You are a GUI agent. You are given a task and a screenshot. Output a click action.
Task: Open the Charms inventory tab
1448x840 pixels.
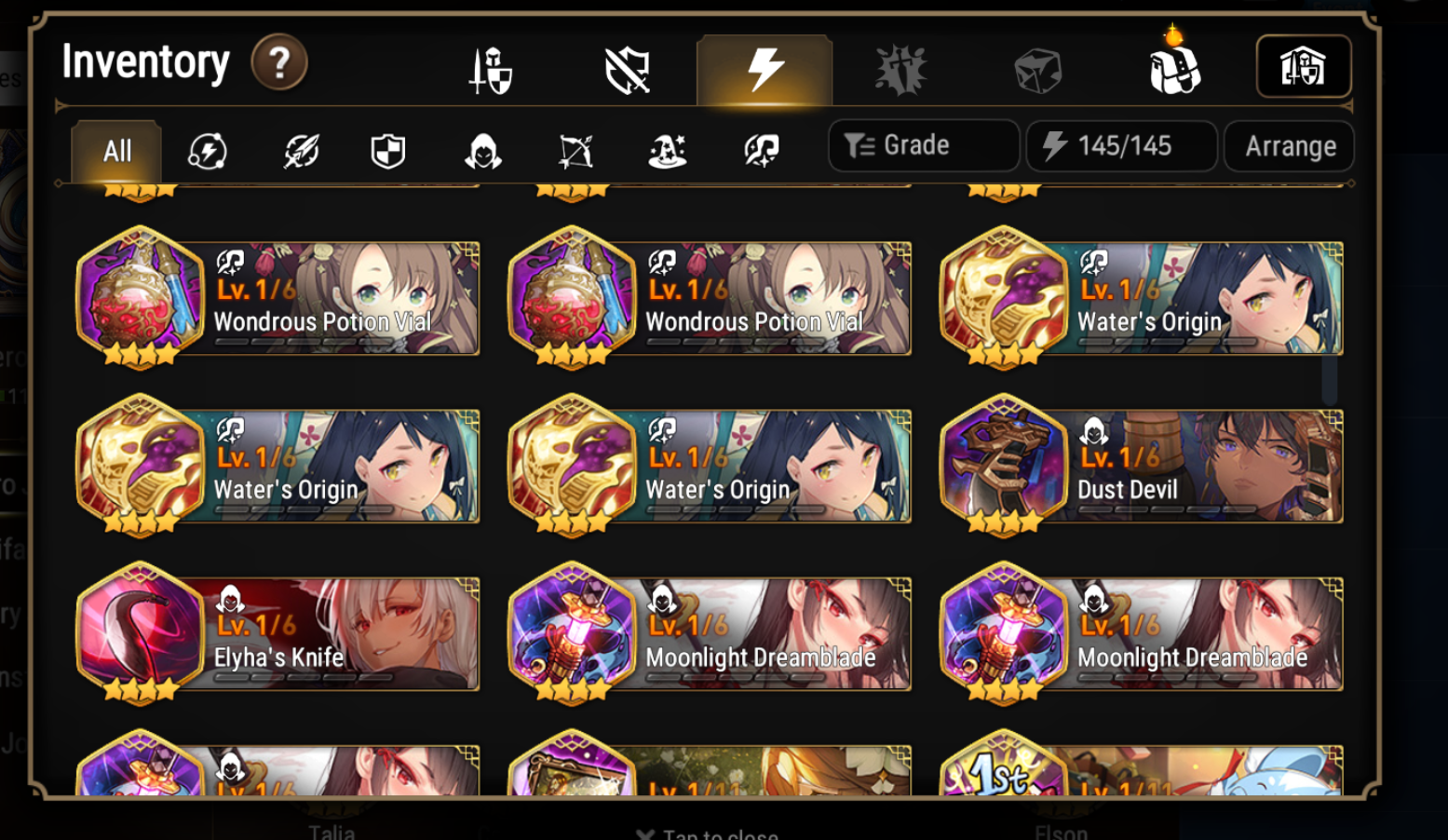[x=900, y=68]
